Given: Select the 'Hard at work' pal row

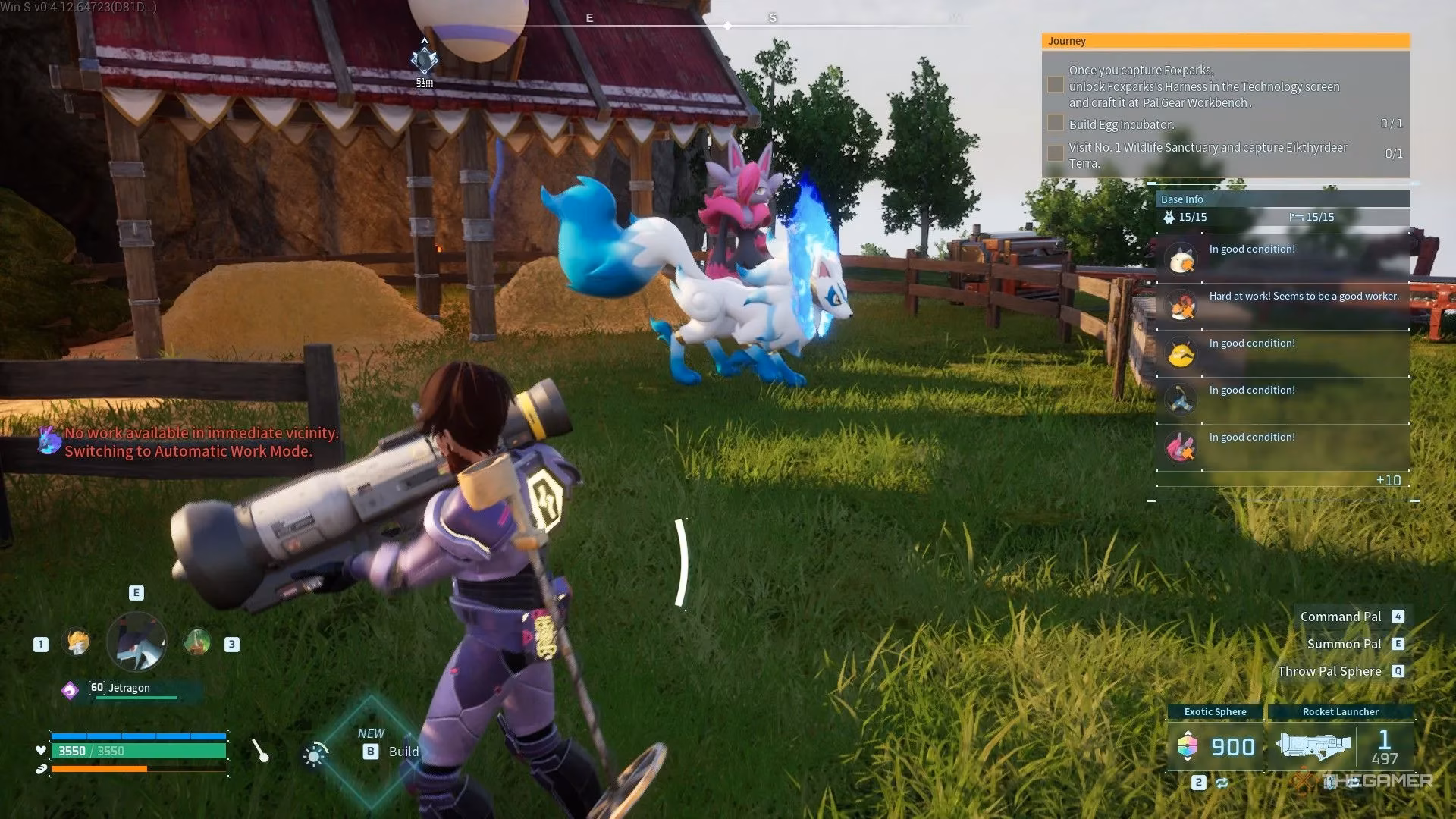Looking at the screenshot, I should click(x=1282, y=305).
